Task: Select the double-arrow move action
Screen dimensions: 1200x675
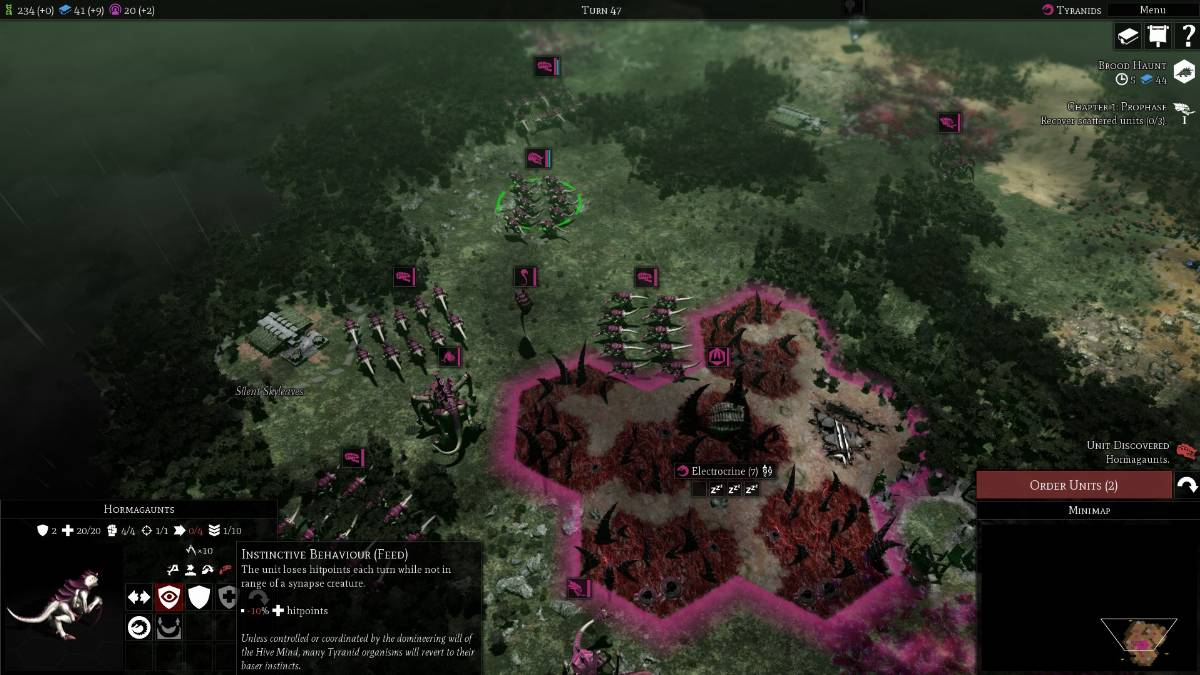Action: pos(139,597)
